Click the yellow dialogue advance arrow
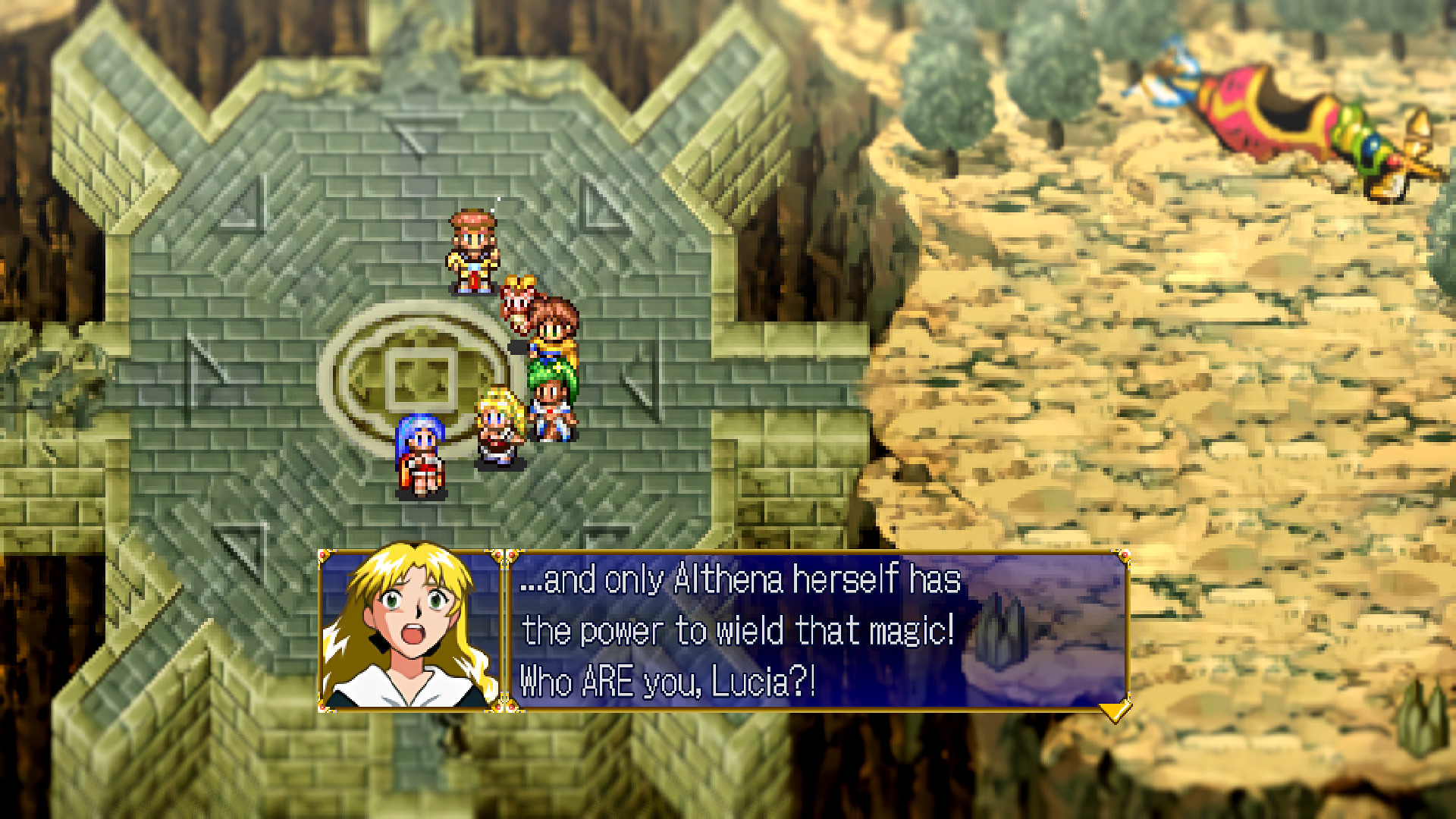The height and width of the screenshot is (819, 1456). [1115, 711]
